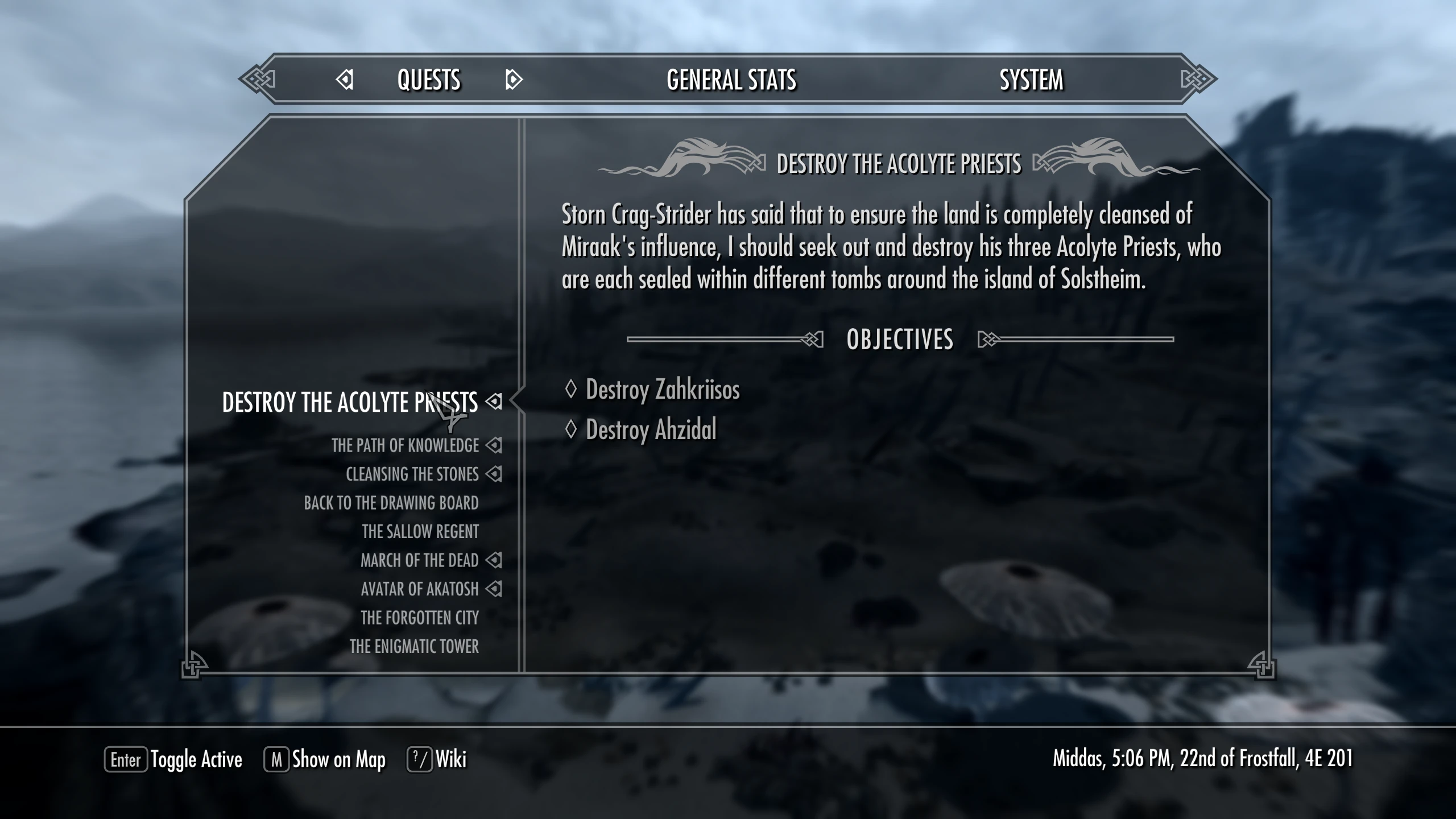Choose the March of the Dead quest
The height and width of the screenshot is (819, 1456).
click(419, 560)
